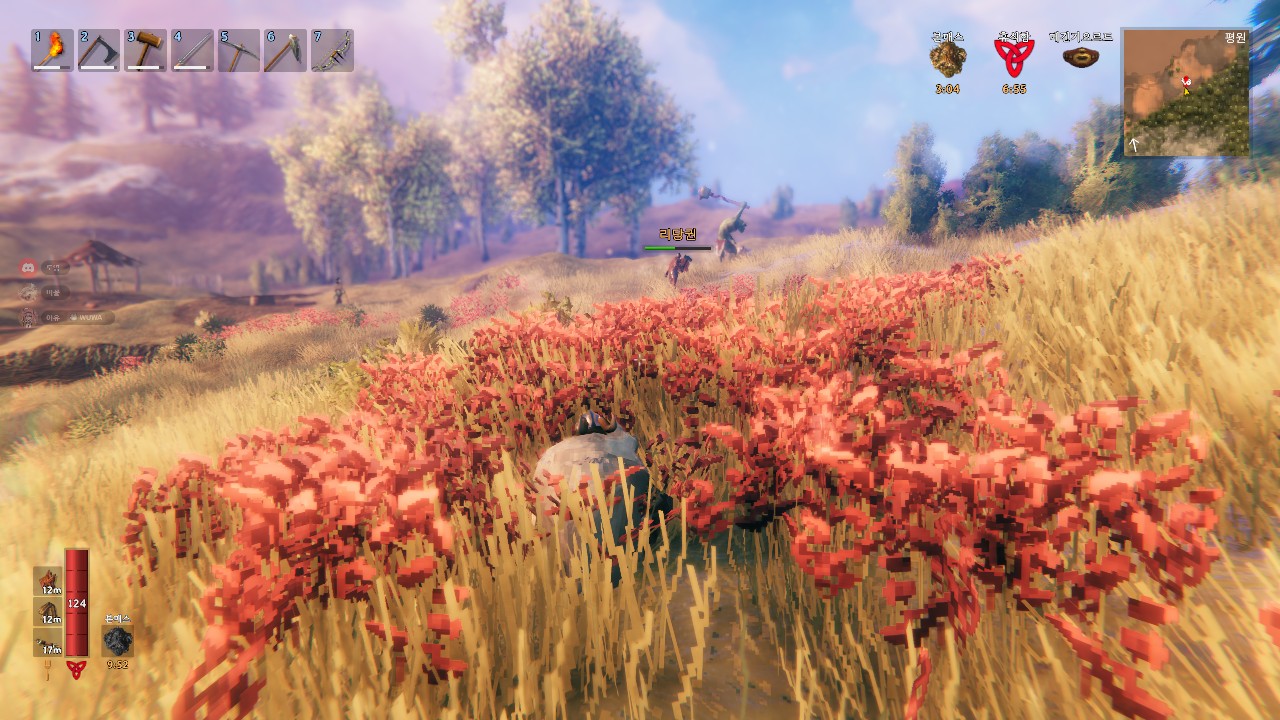Click the brown belt status effect icon
Viewport: 1280px width, 720px height.
coord(1079,57)
